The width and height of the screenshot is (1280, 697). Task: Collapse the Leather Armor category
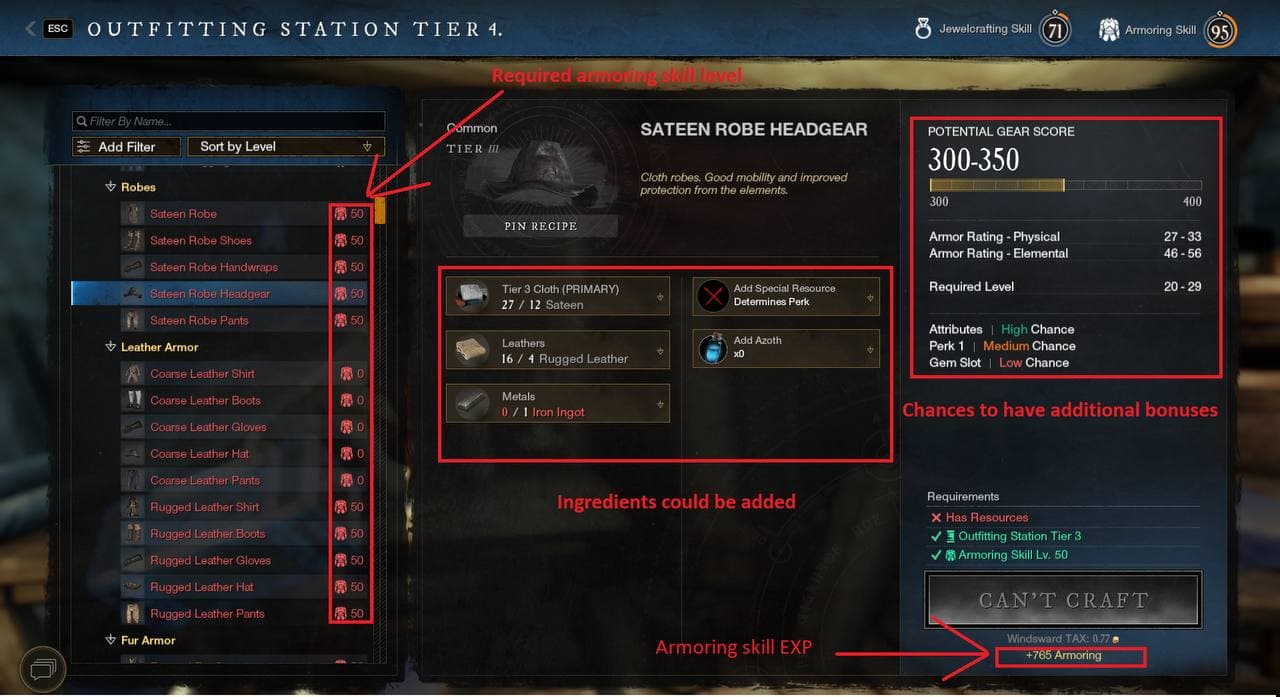111,347
